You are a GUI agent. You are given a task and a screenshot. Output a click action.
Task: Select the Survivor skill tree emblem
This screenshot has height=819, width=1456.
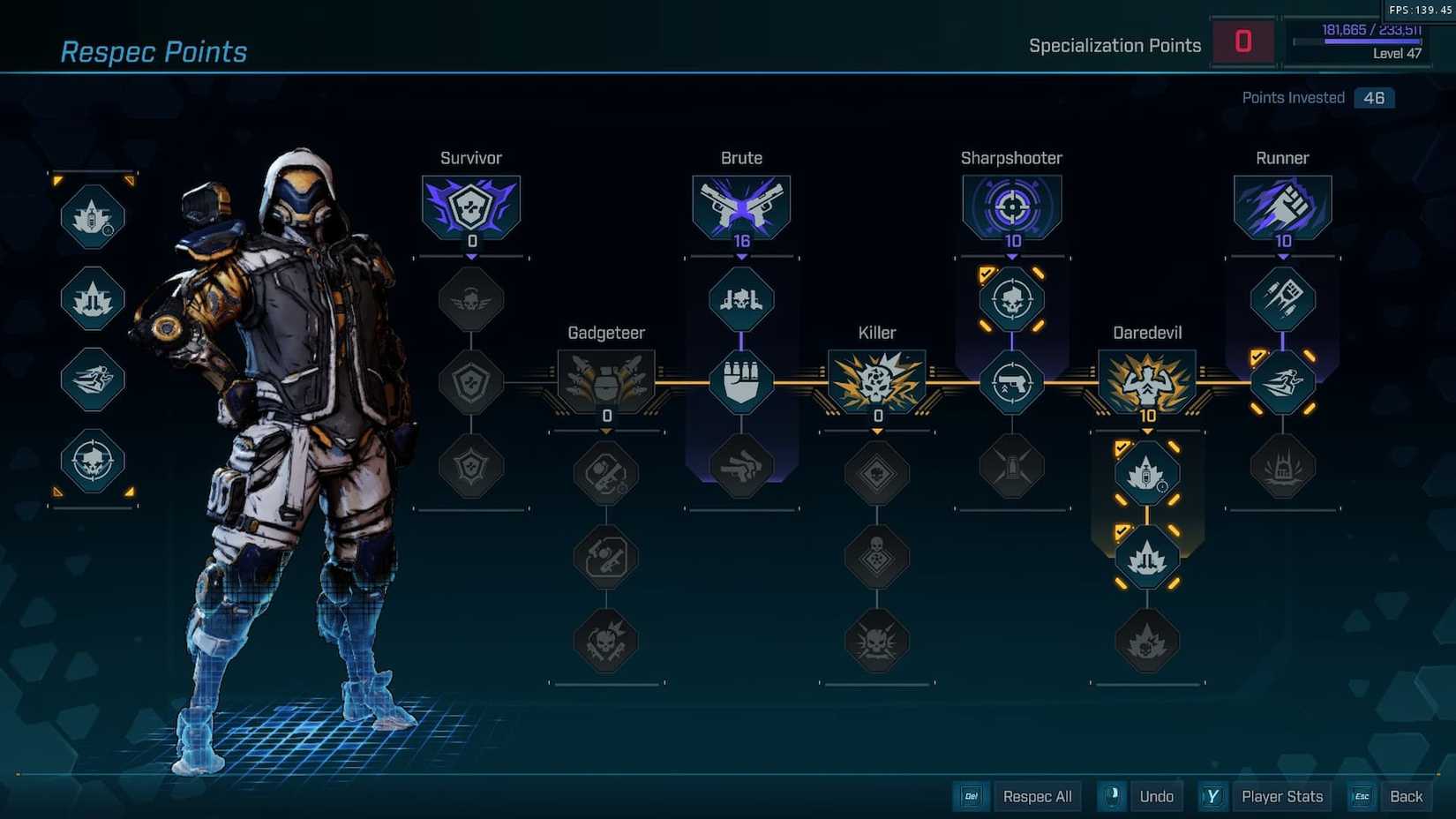(470, 205)
